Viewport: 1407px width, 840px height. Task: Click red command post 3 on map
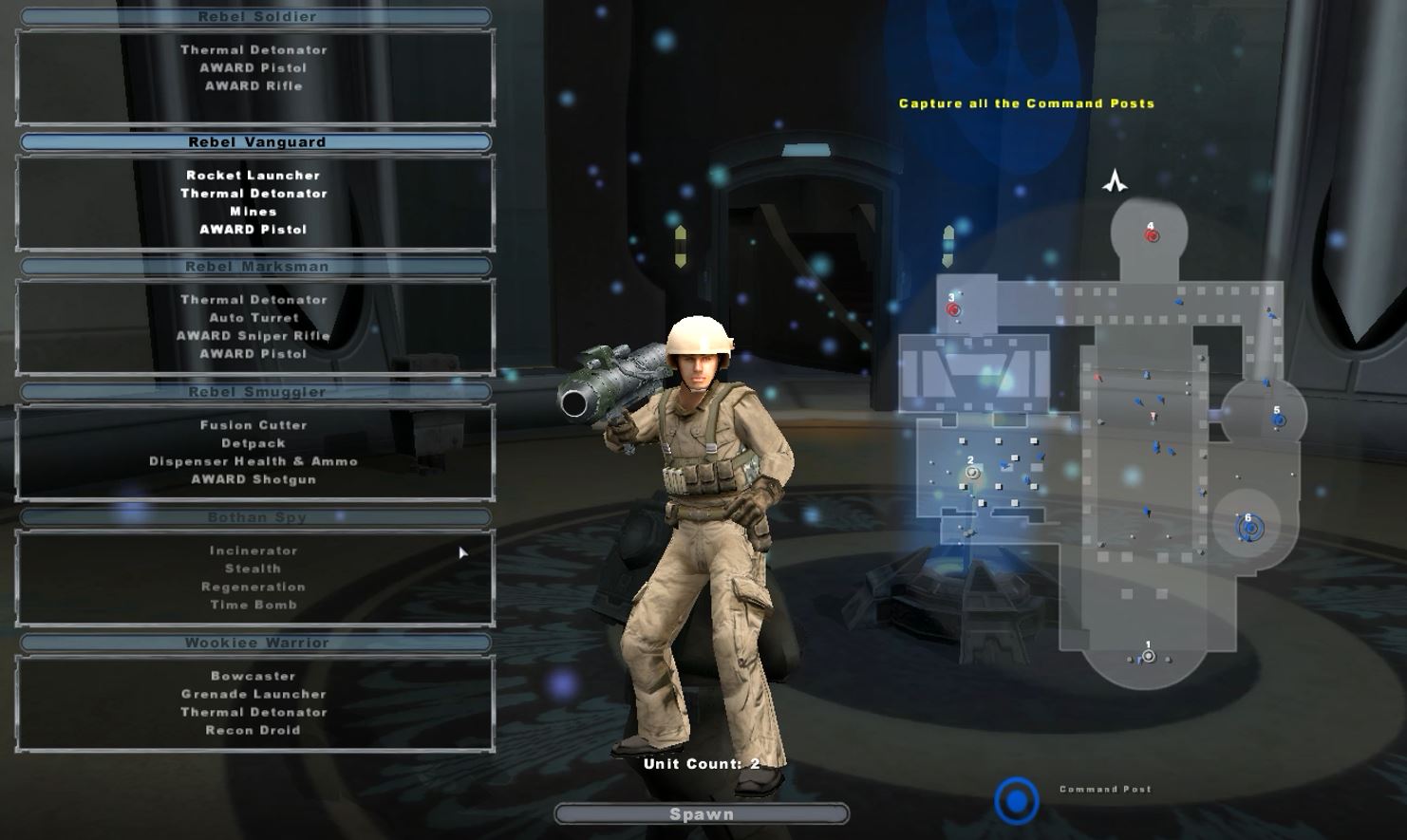click(953, 309)
